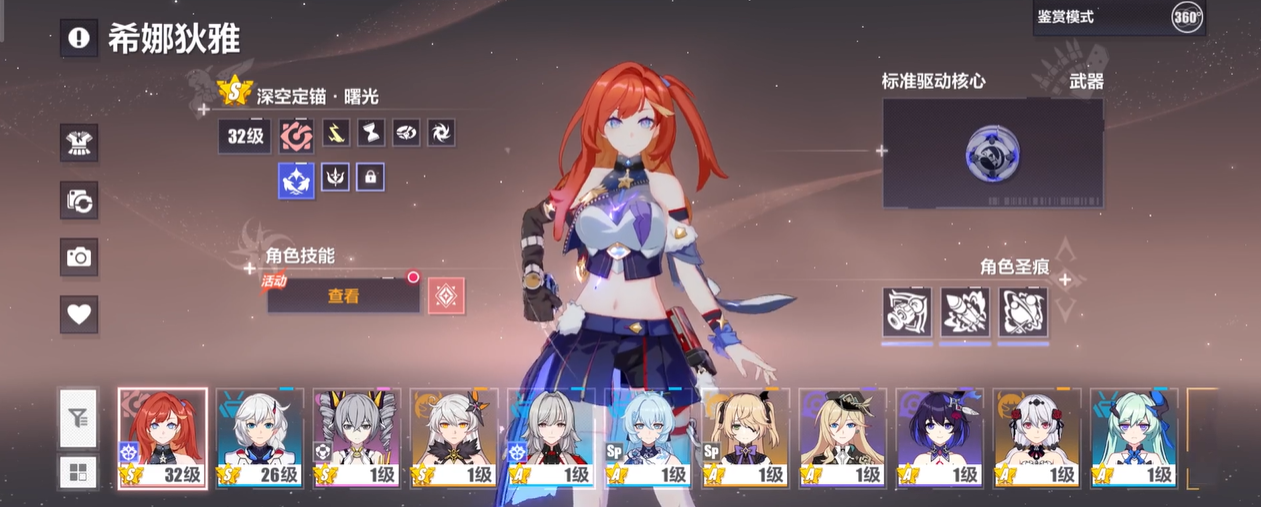
Task: Select the dark purple-haired character portrait
Action: (x=939, y=438)
